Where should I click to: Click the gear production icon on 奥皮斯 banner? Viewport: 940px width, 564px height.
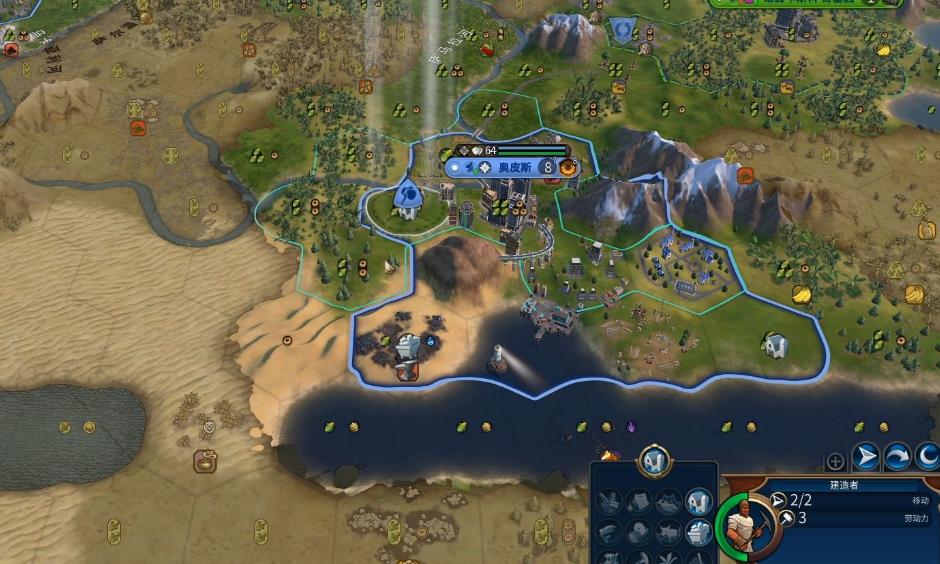coord(568,167)
